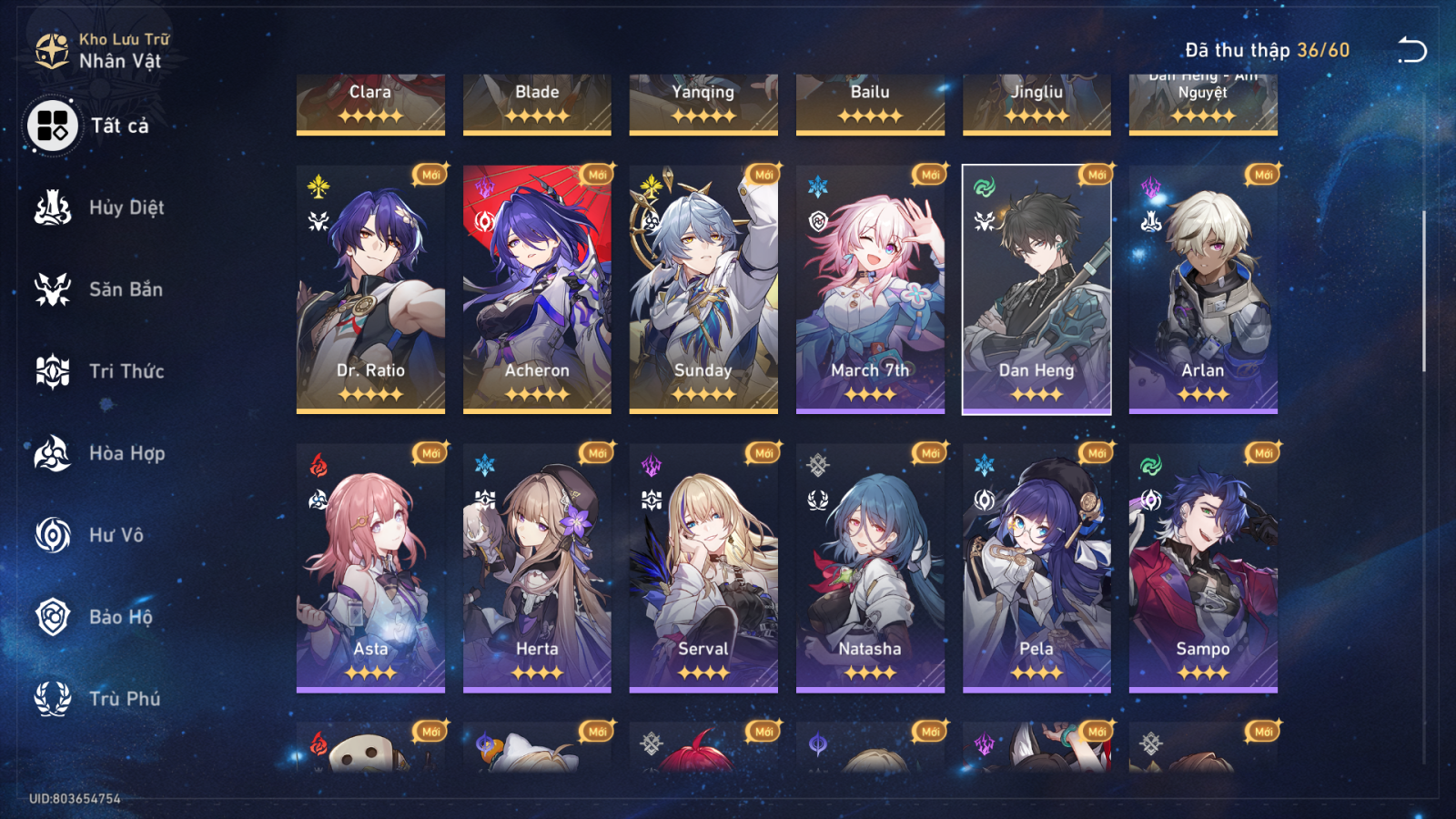Open the Hư Vô path filter
Image resolution: width=1456 pixels, height=819 pixels.
53,535
